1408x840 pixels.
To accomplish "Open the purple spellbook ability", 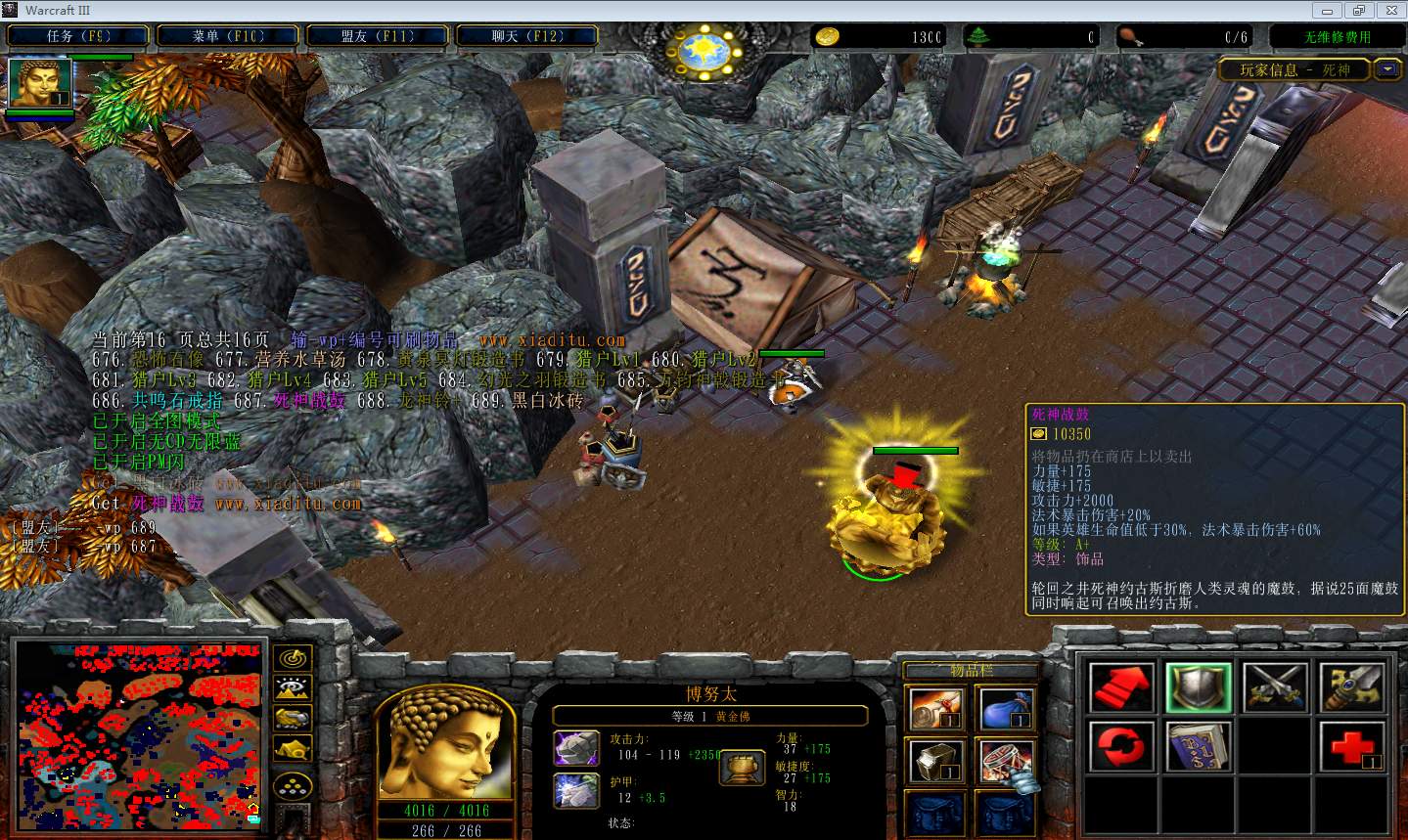I will [1199, 748].
